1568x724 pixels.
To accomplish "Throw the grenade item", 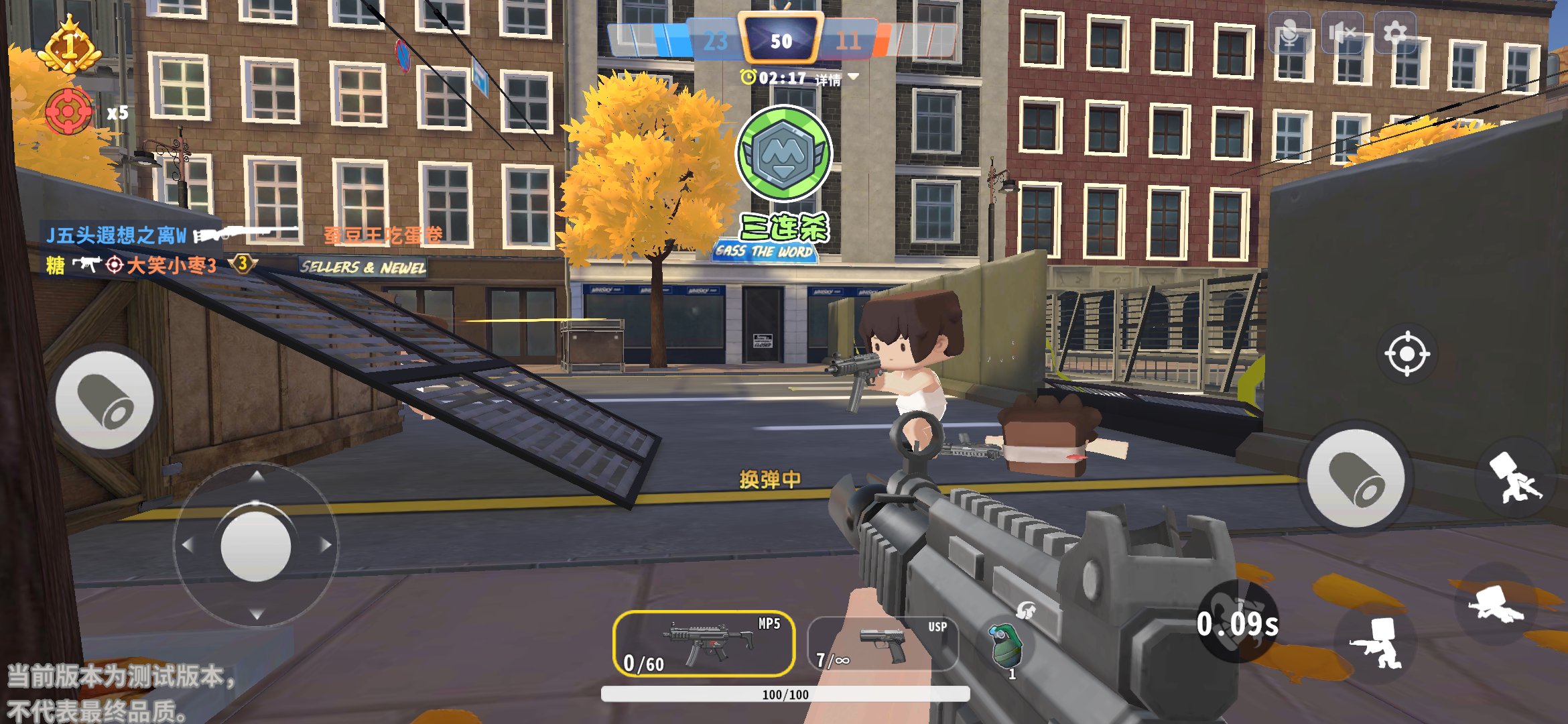I will pos(1006,646).
